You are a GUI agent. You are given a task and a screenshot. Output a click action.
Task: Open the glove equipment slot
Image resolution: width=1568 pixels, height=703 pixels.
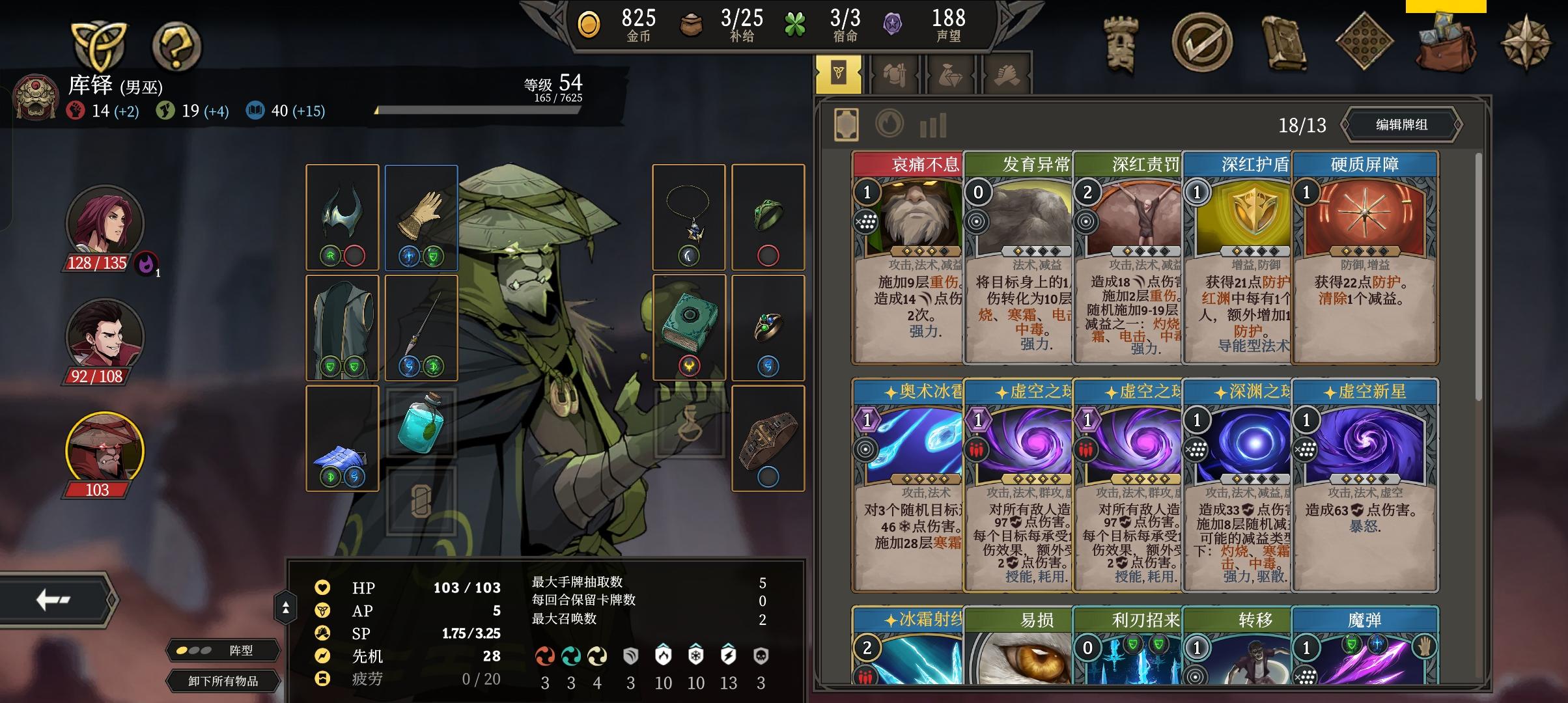[x=421, y=217]
